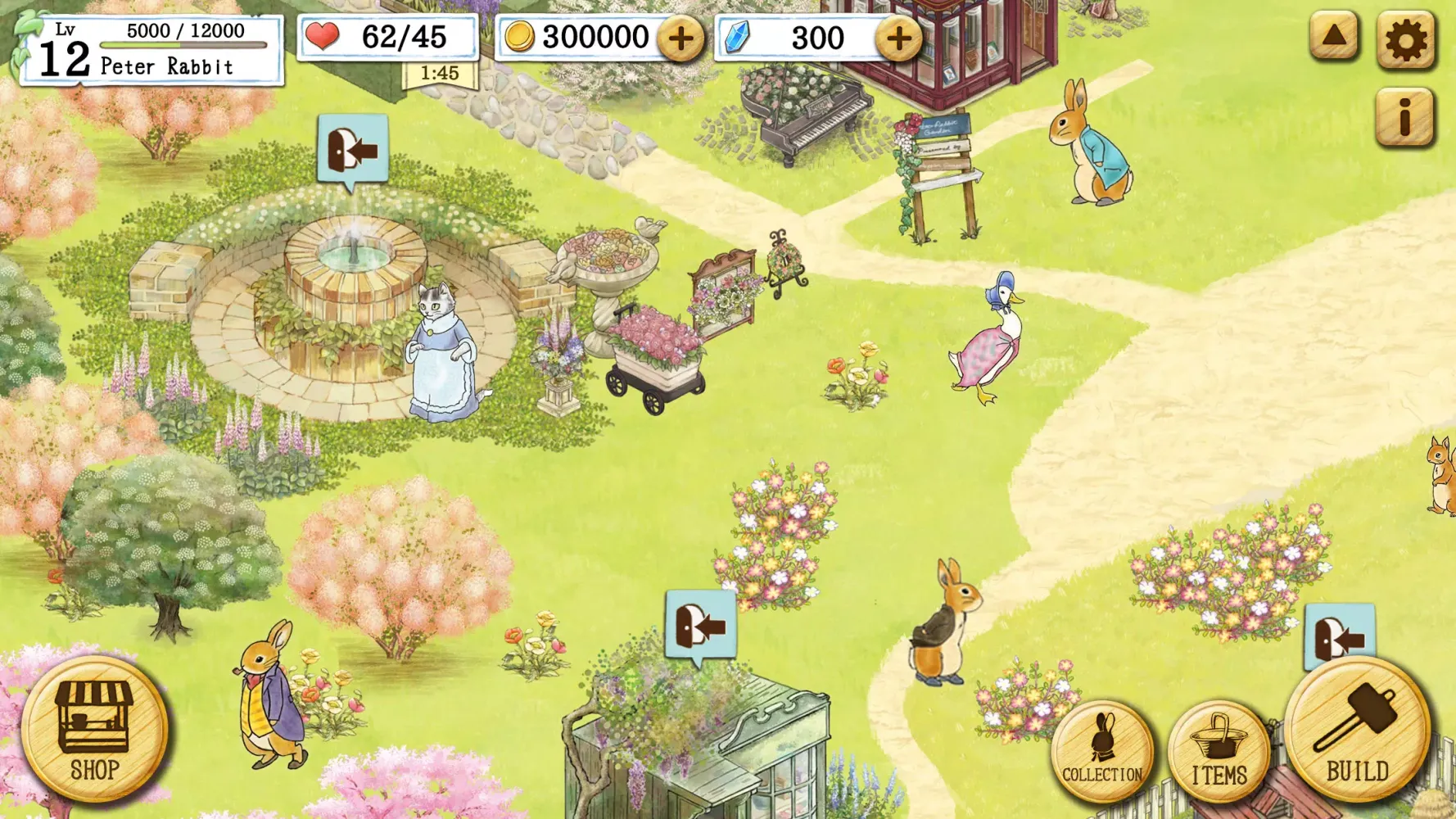1456x819 pixels.
Task: Open the Collection rabbit icon
Action: tap(1101, 749)
